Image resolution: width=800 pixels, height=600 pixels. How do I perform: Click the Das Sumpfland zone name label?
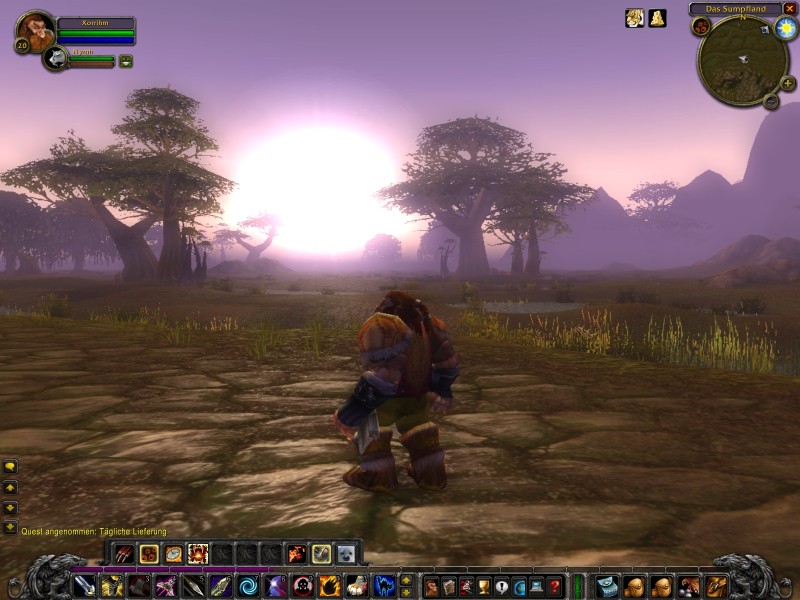click(735, 8)
